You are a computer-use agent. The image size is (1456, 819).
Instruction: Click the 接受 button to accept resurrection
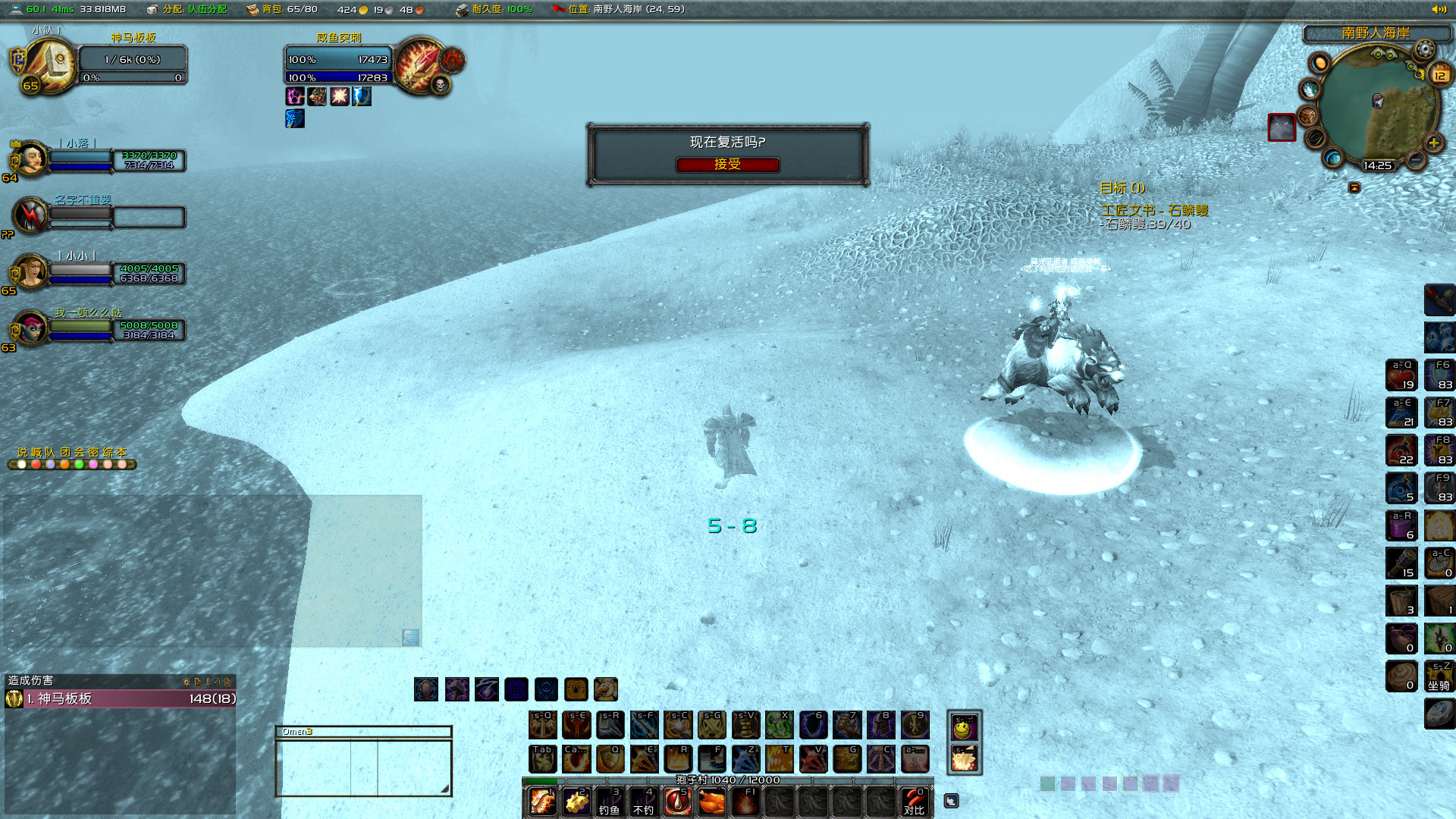[x=727, y=165]
